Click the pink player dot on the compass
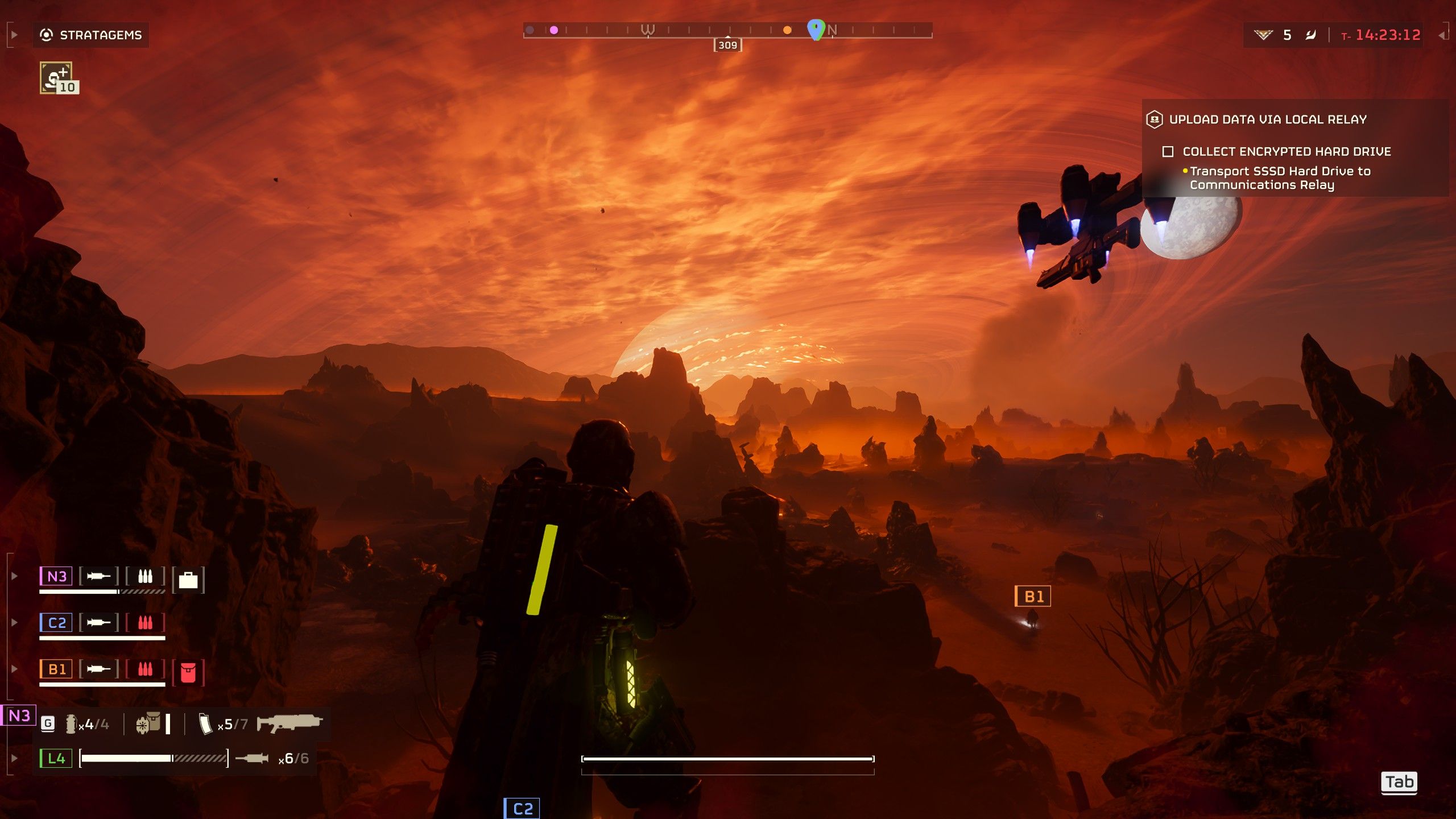This screenshot has height=819, width=1456. [x=554, y=30]
